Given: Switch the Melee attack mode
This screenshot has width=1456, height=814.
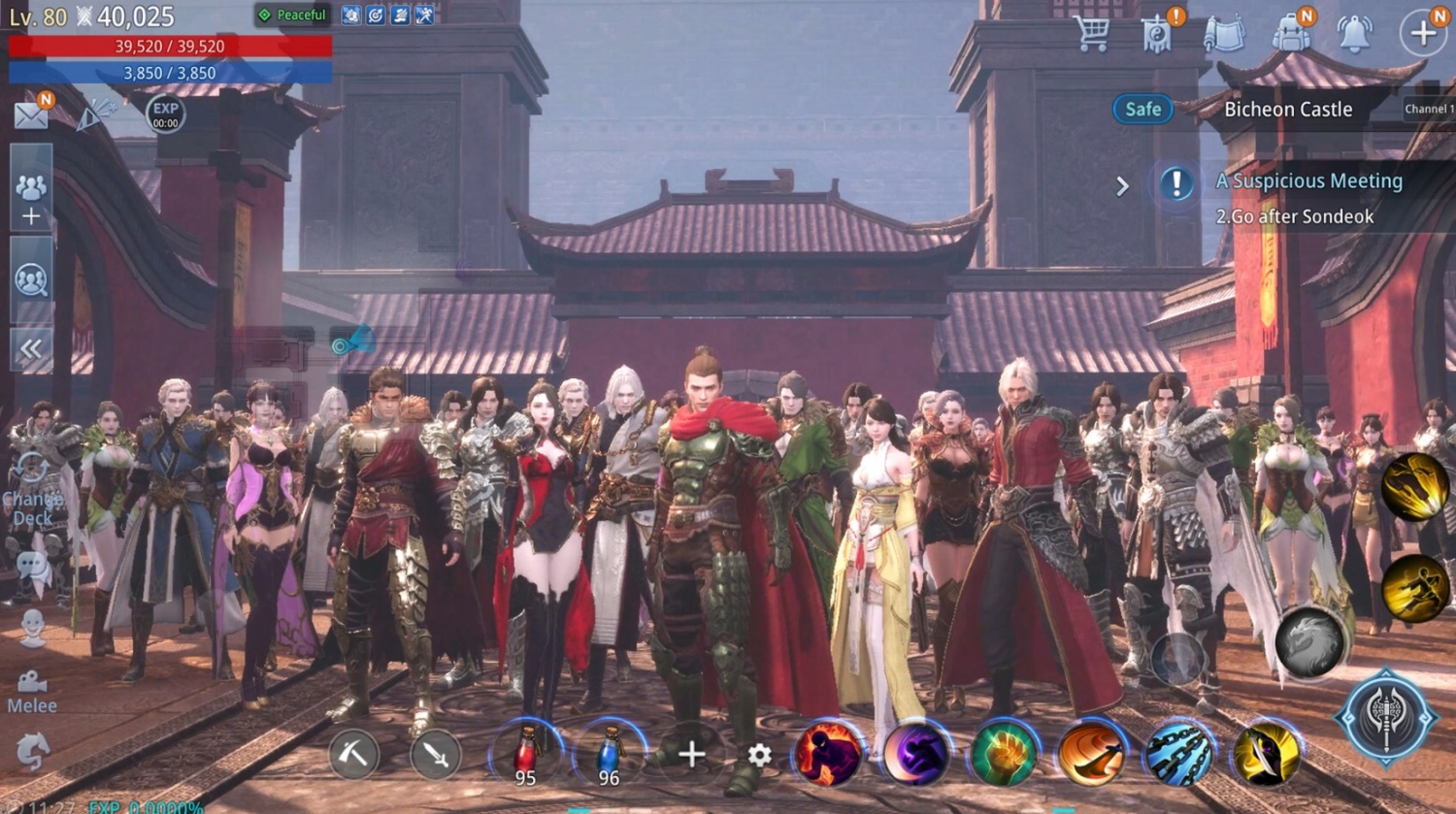Looking at the screenshot, I should pyautogui.click(x=32, y=685).
